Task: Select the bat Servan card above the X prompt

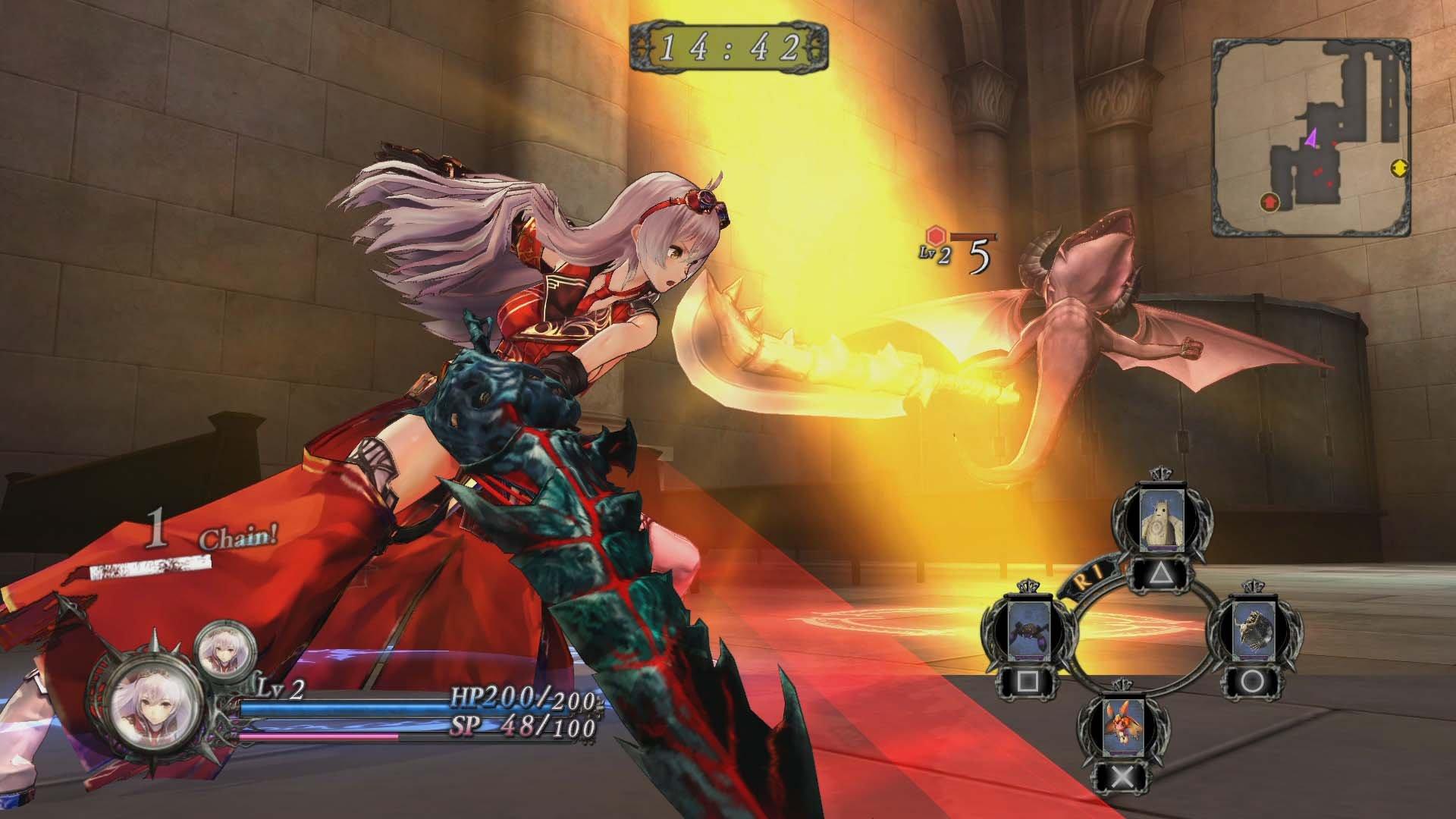Action: pos(1122,726)
